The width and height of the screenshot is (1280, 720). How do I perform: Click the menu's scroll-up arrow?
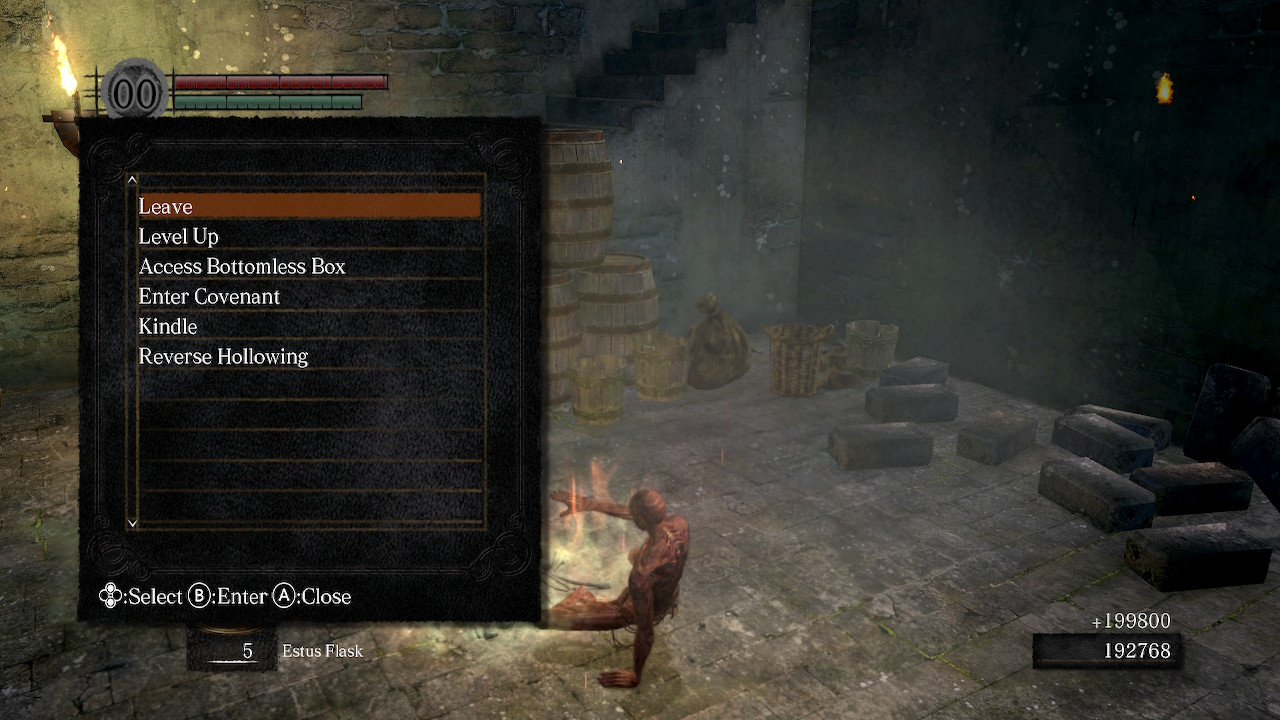(132, 180)
